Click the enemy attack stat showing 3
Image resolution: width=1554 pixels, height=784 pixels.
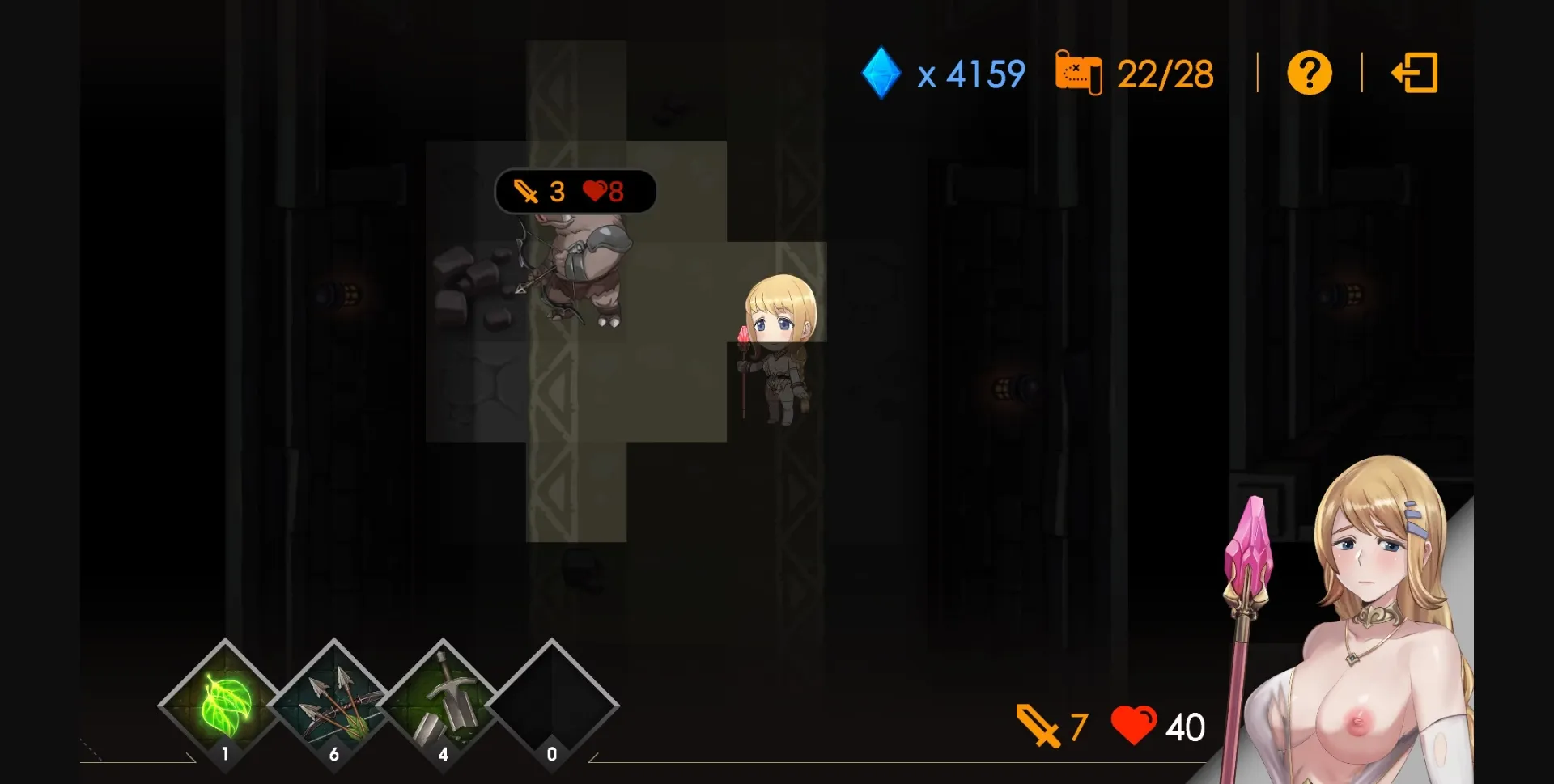click(x=556, y=192)
